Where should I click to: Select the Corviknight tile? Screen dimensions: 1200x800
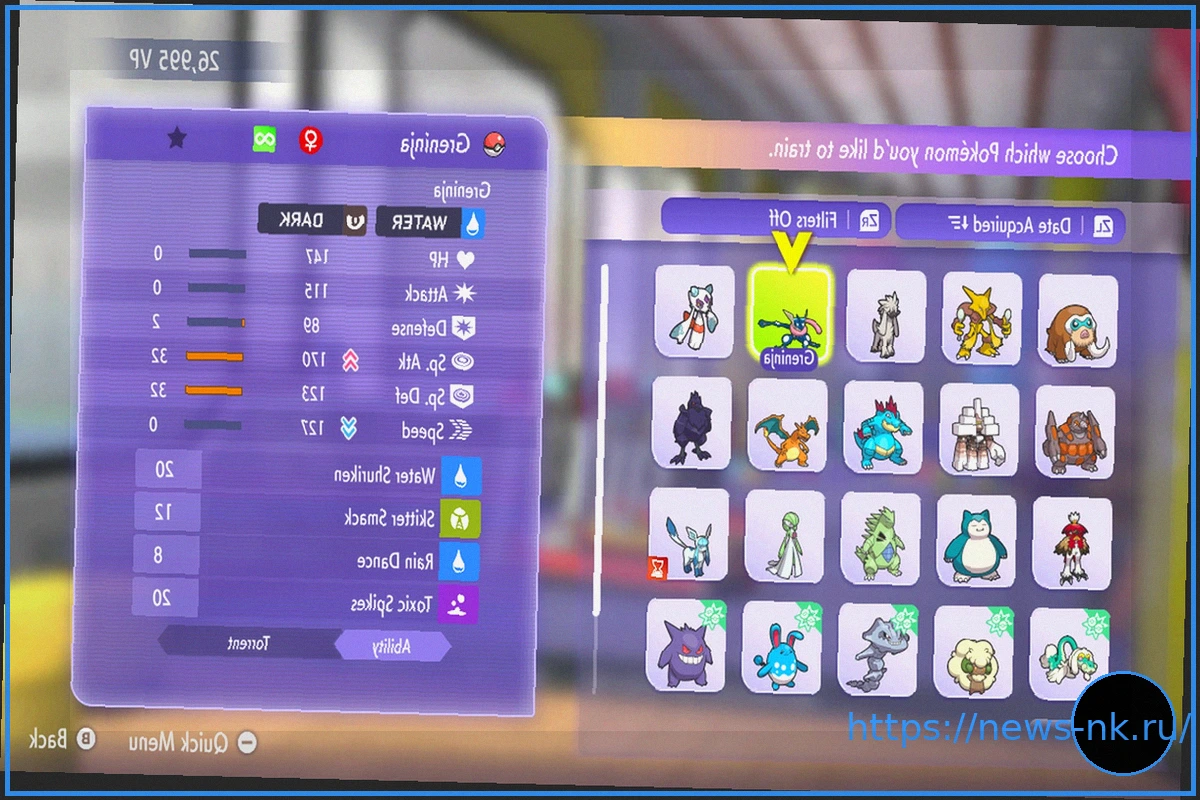pos(691,423)
